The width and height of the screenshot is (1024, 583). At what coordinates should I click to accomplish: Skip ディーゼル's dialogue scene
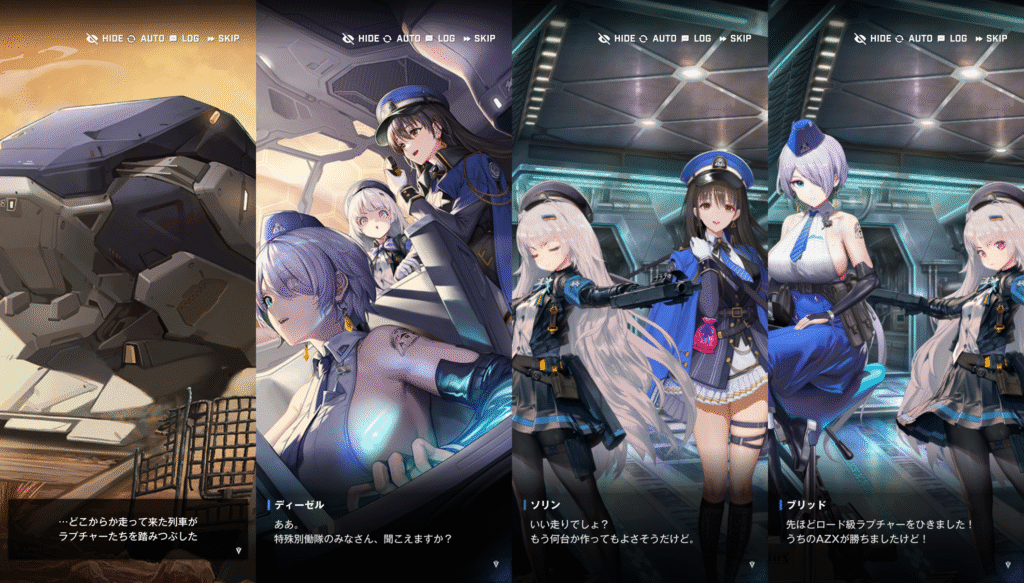[x=484, y=38]
